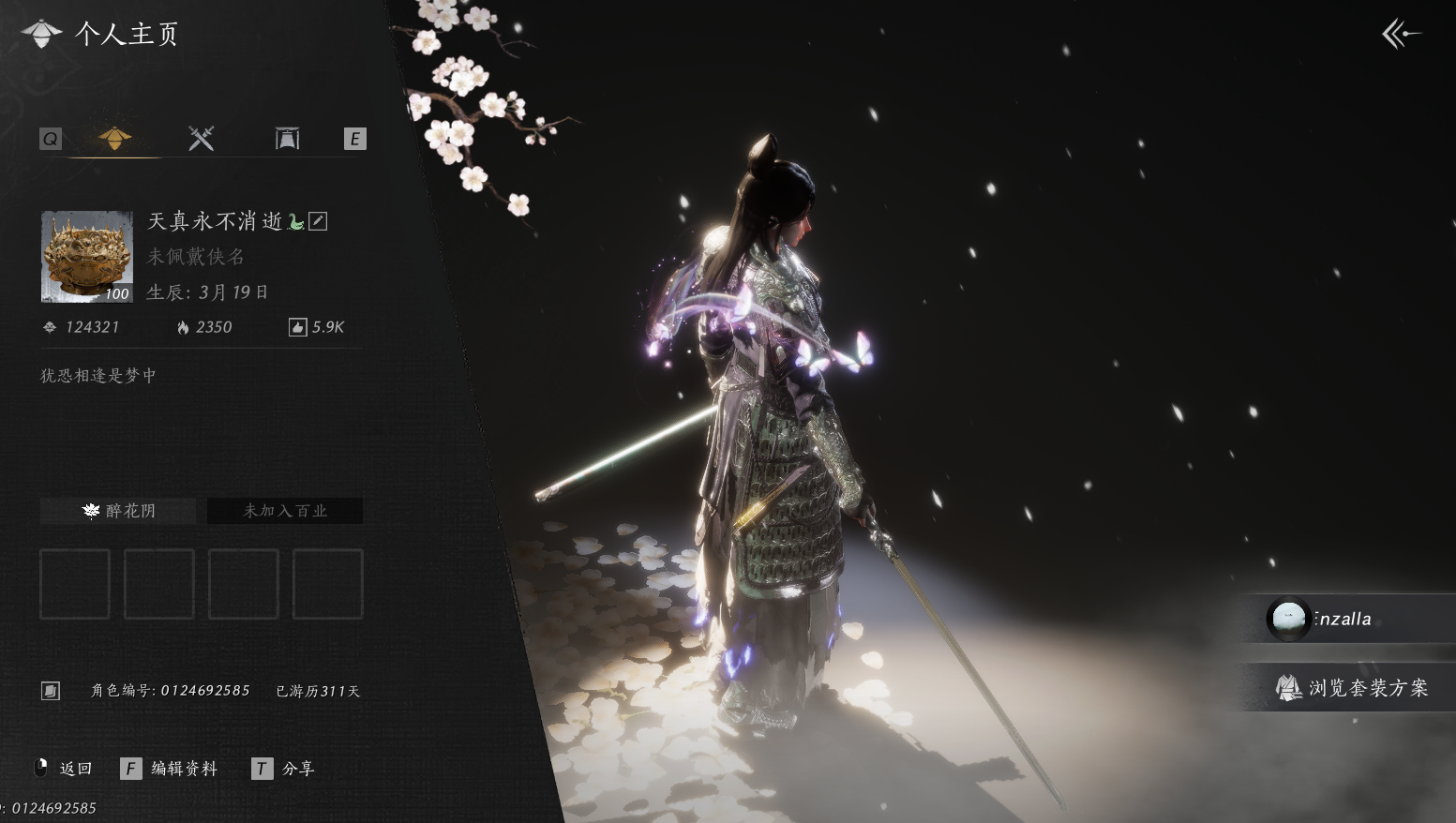This screenshot has height=823, width=1456.
Task: Select the 醉花阴 sect badge
Action: click(118, 511)
